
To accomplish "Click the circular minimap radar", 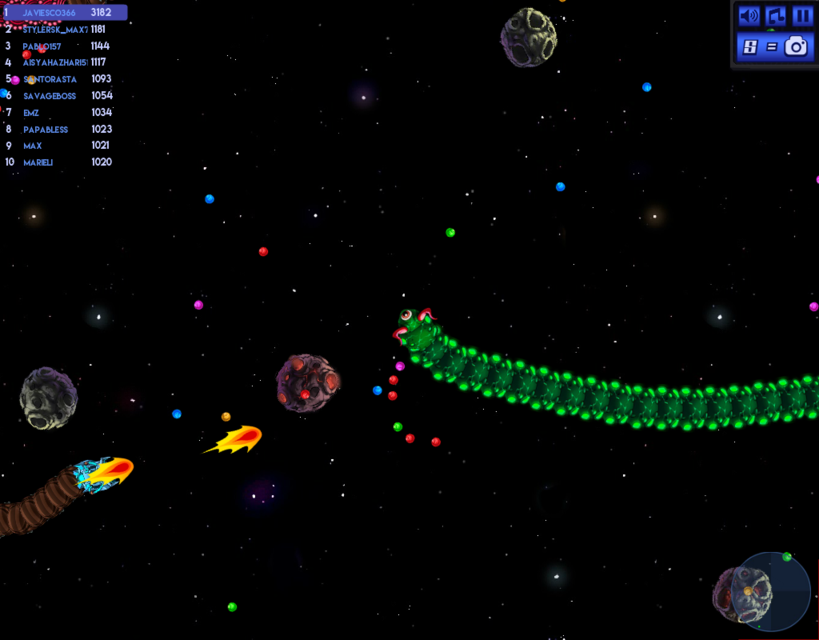I will coord(772,590).
